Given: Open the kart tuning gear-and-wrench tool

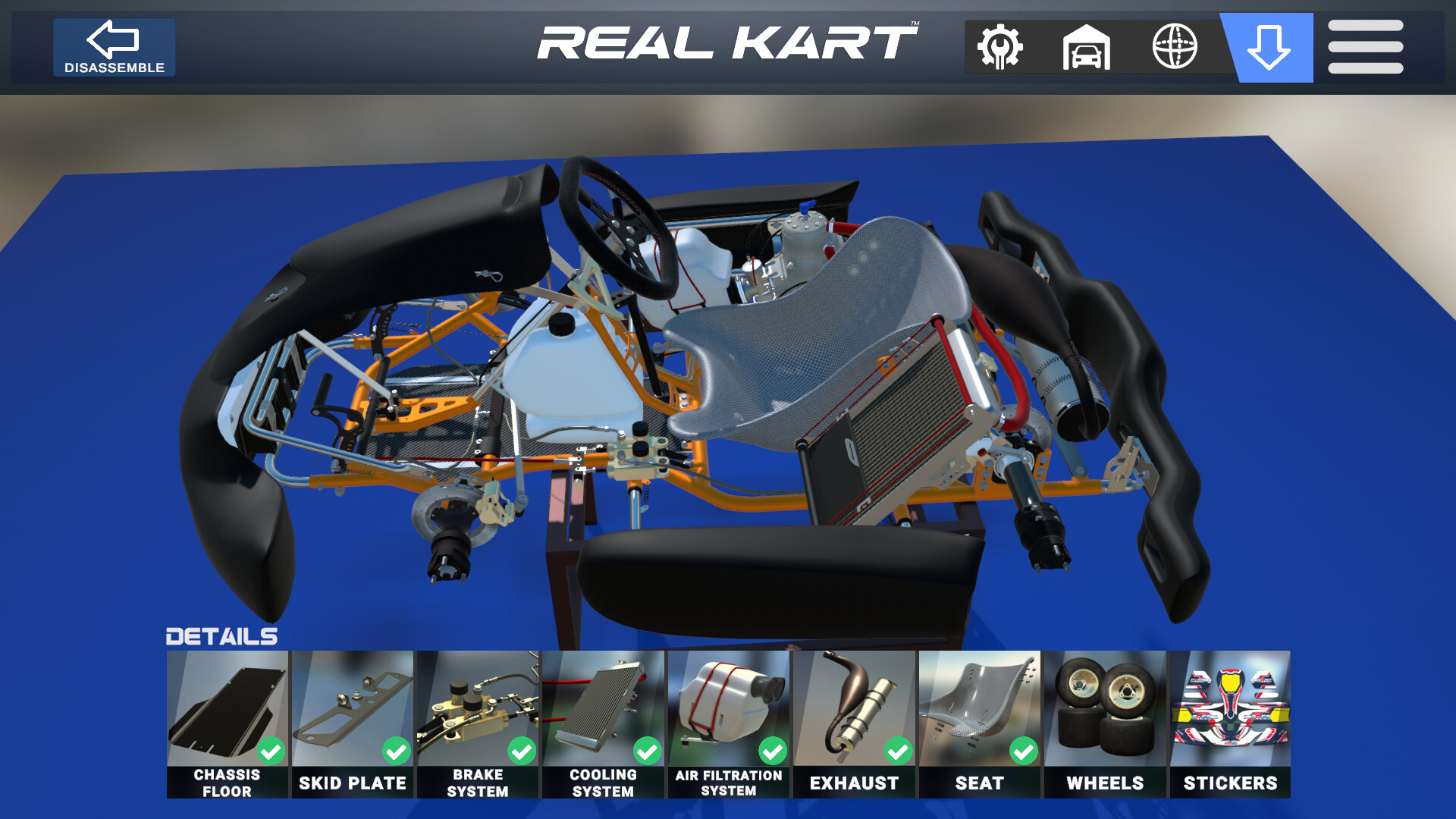Looking at the screenshot, I should click(x=999, y=47).
